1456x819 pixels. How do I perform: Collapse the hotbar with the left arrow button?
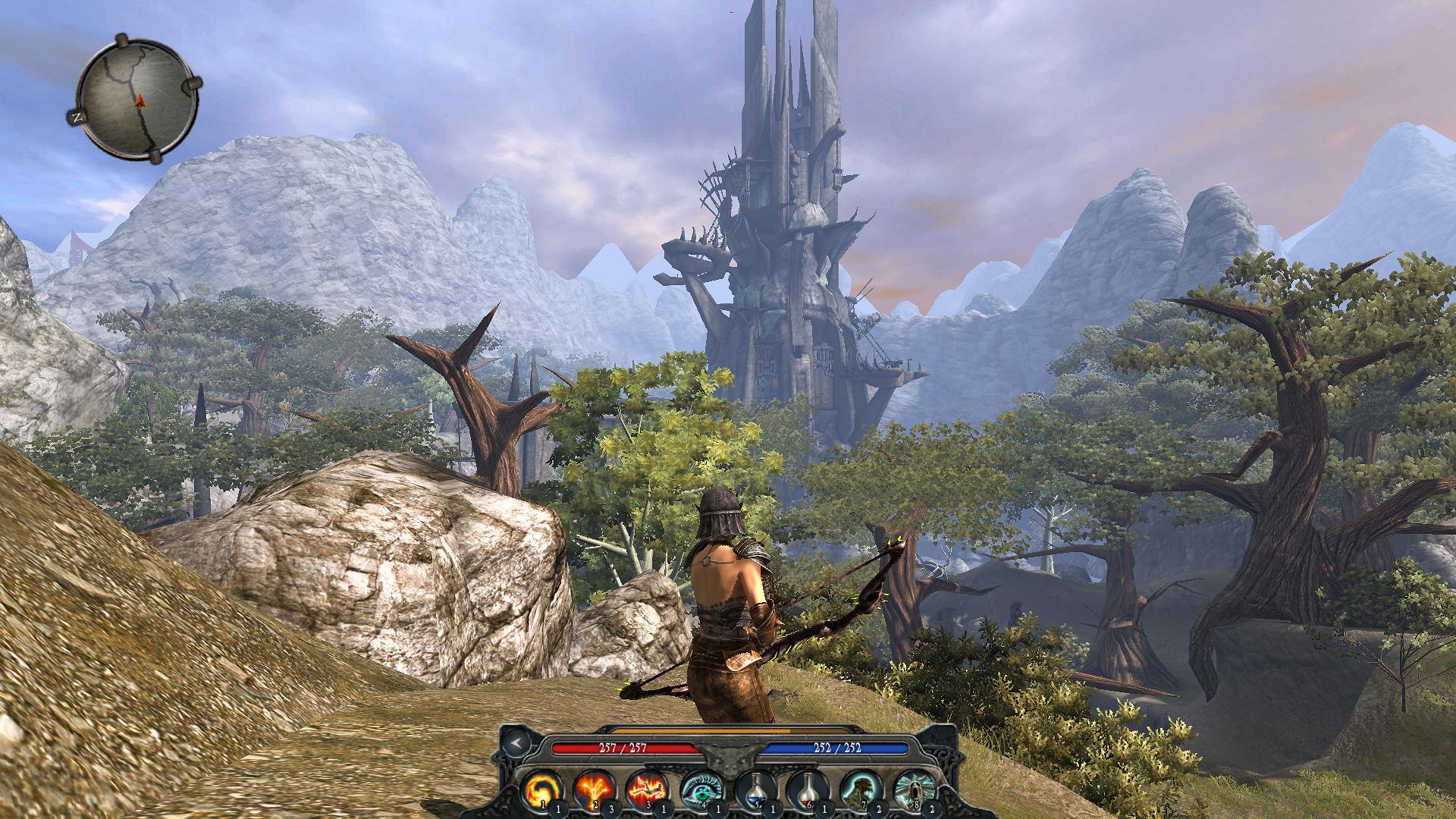click(515, 742)
